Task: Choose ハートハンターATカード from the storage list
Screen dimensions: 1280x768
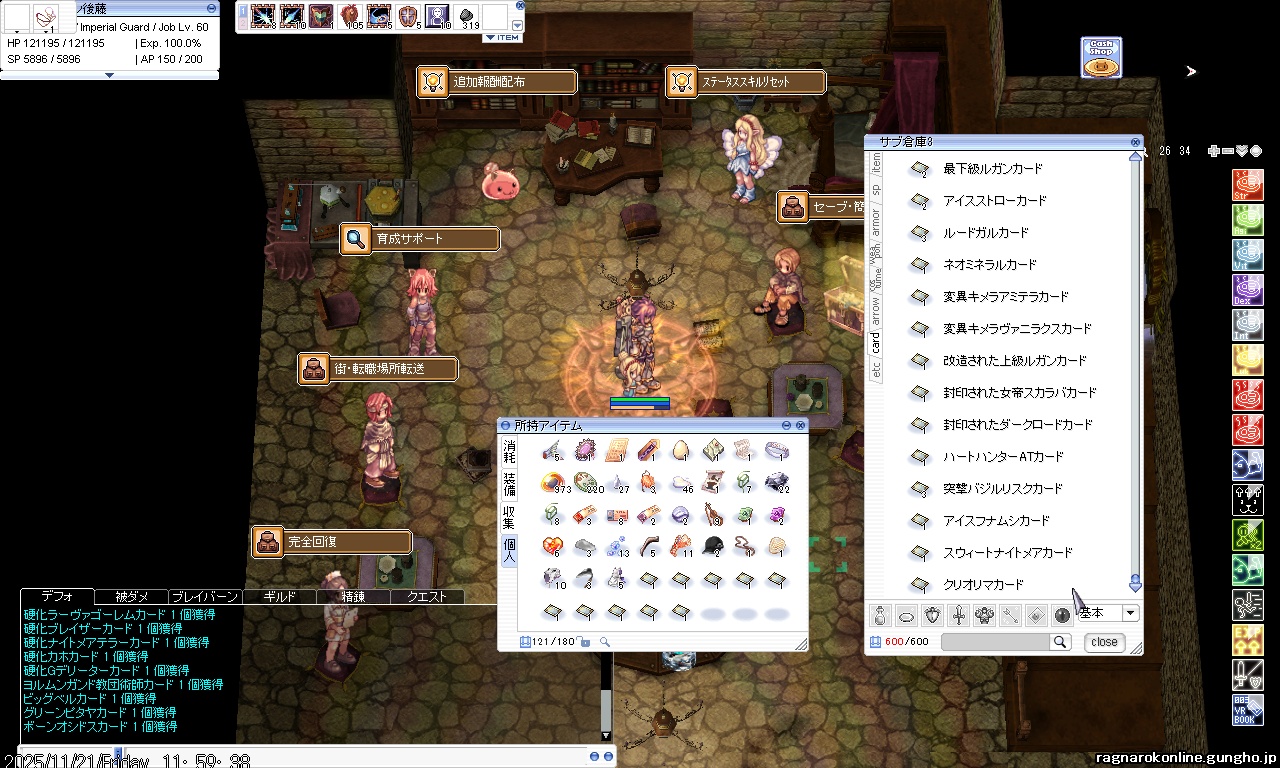Action: tap(1003, 457)
